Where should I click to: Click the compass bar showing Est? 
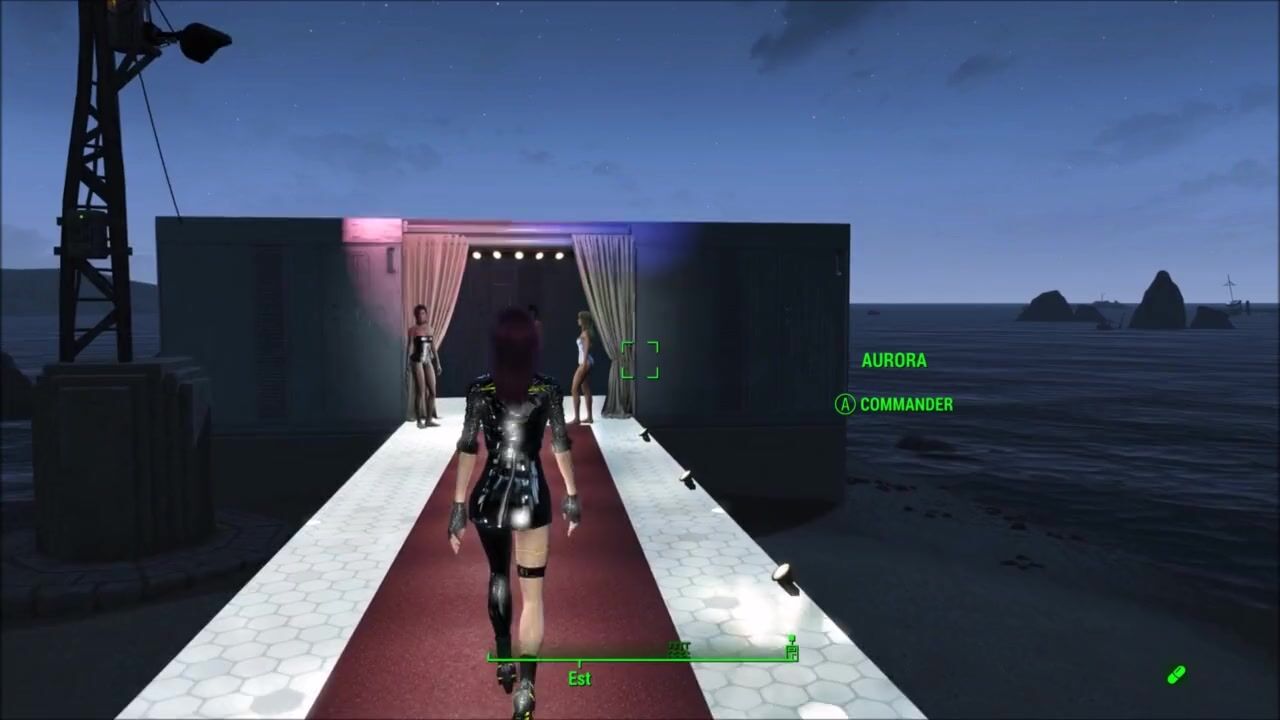point(640,659)
